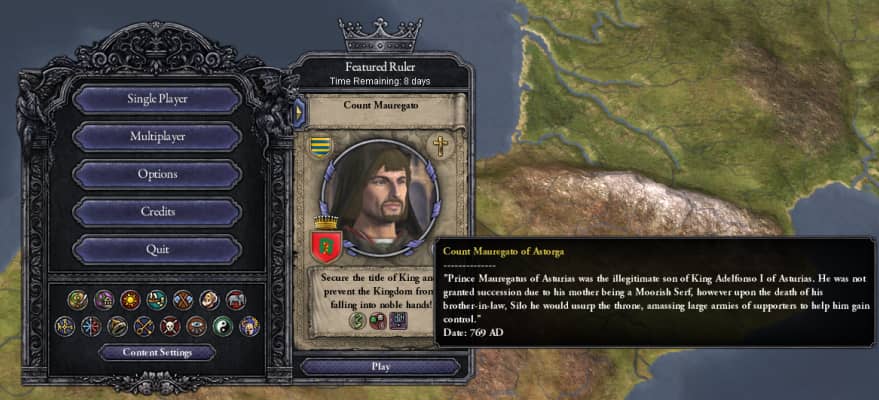The height and width of the screenshot is (400, 879).
Task: Click the red shield coat of arms
Action: [328, 240]
